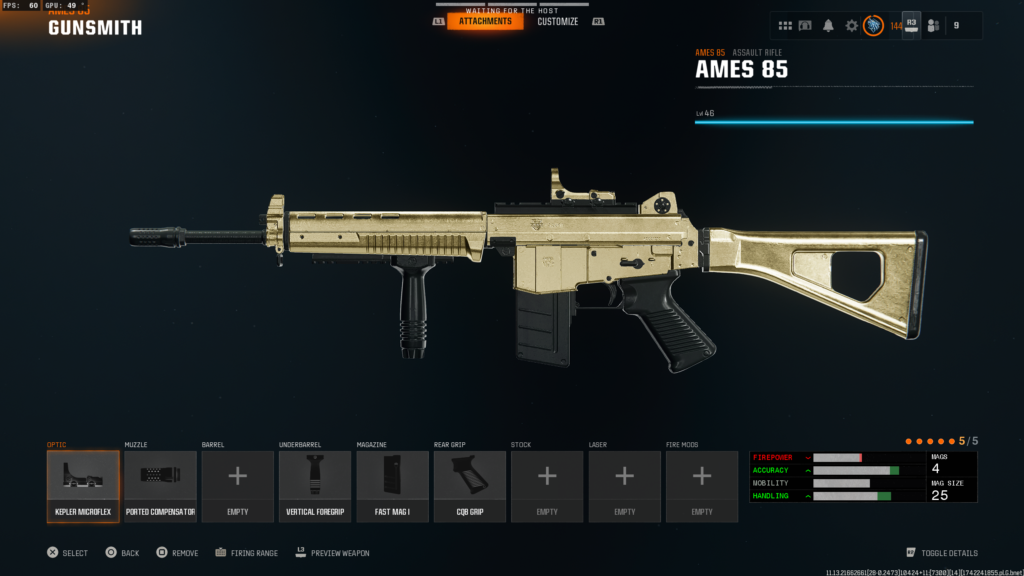Switch to the Attachments tab

coord(485,21)
